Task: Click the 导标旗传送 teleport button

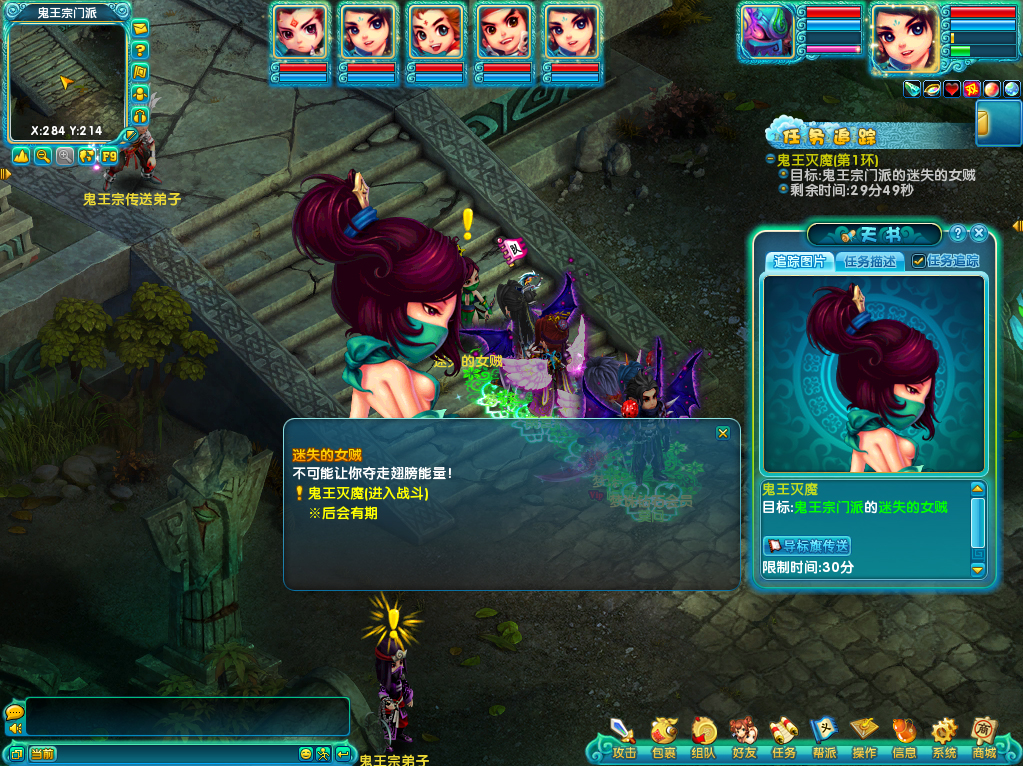Action: pyautogui.click(x=807, y=545)
